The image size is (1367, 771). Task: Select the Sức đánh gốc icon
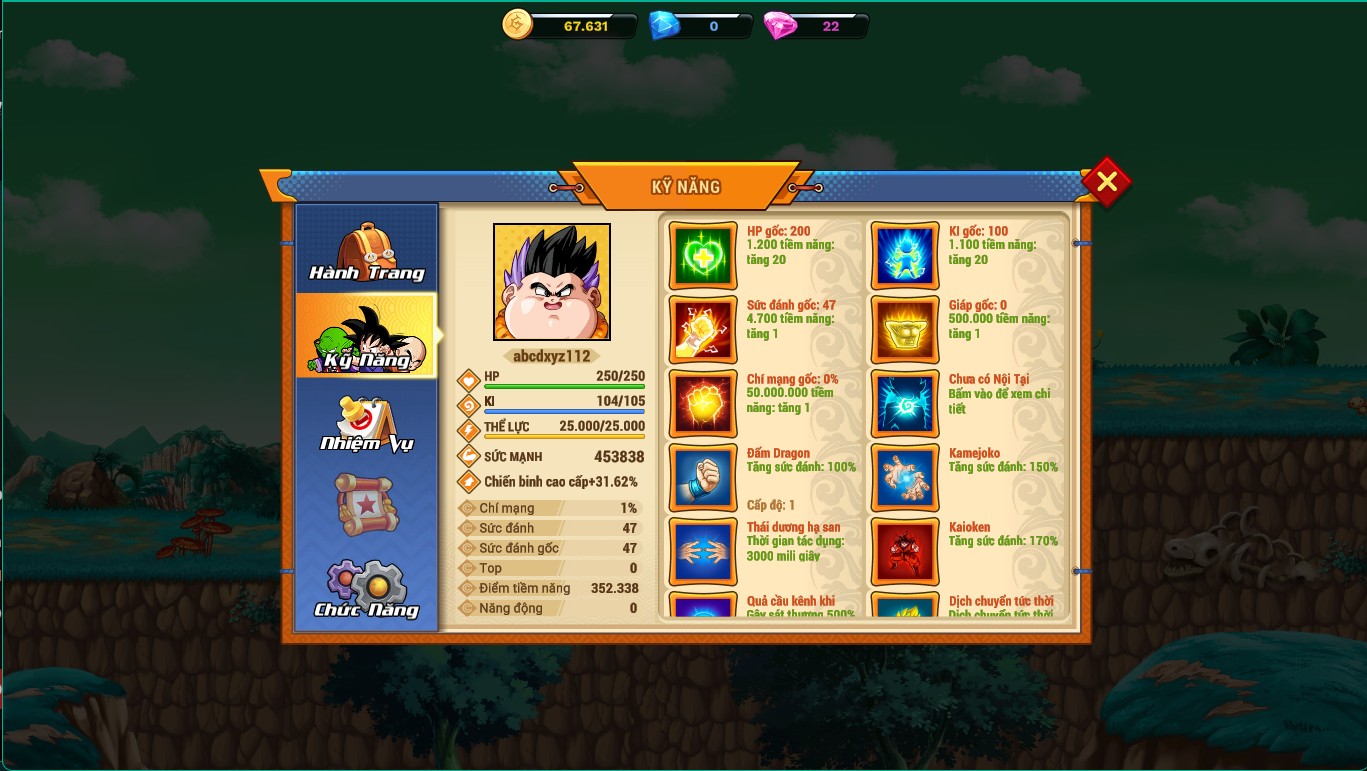click(x=703, y=330)
